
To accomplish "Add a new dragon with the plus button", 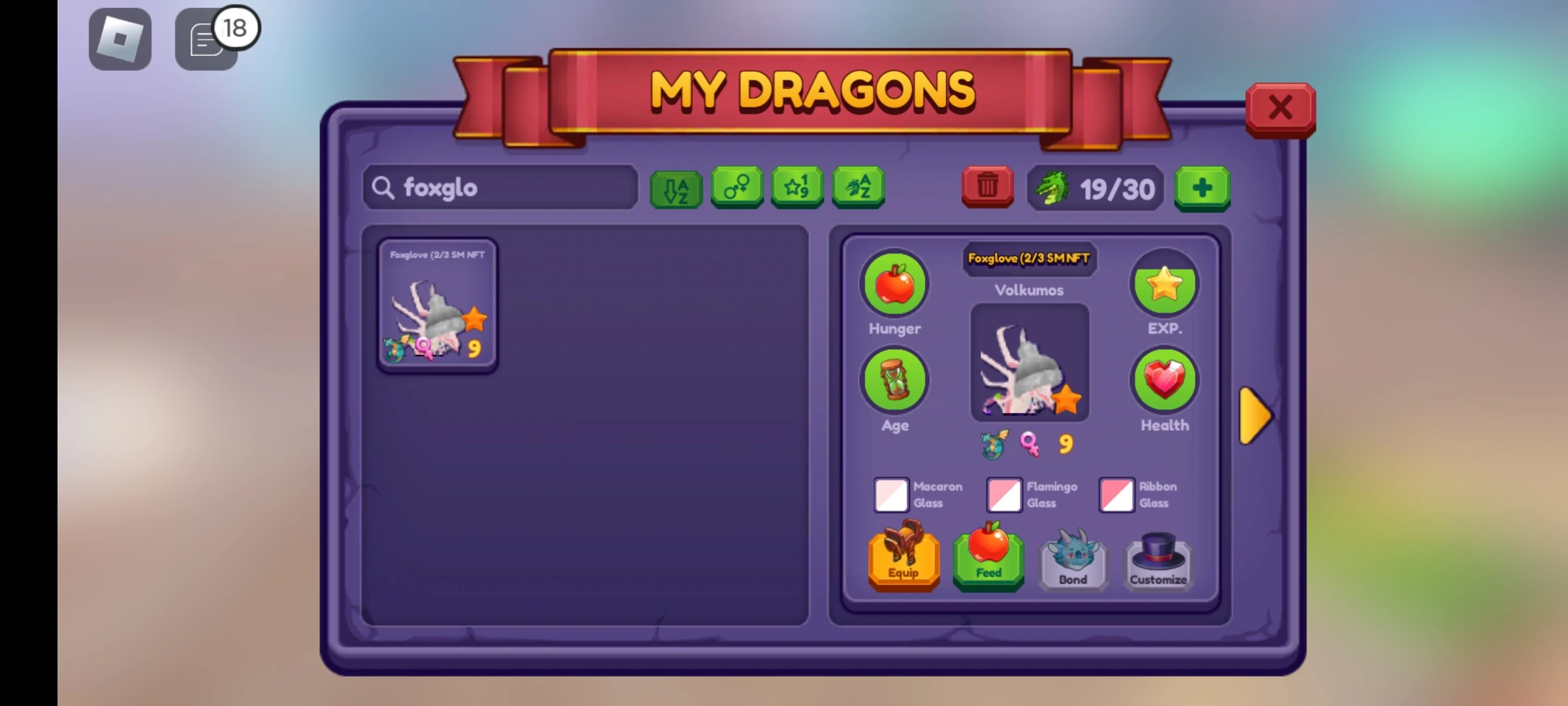I will [1202, 188].
